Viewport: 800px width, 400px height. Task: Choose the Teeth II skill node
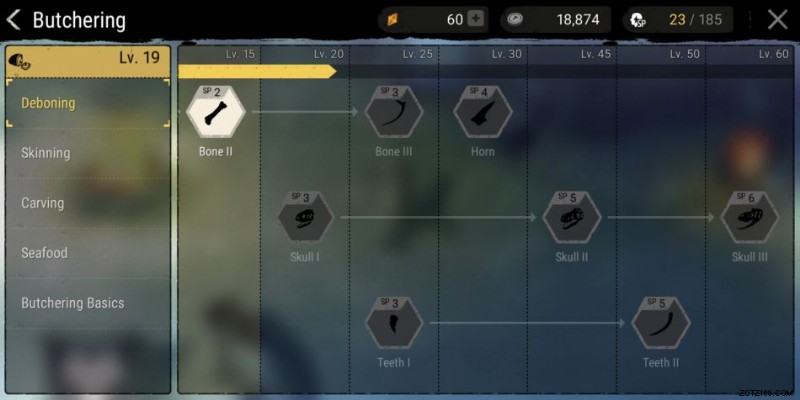click(660, 323)
